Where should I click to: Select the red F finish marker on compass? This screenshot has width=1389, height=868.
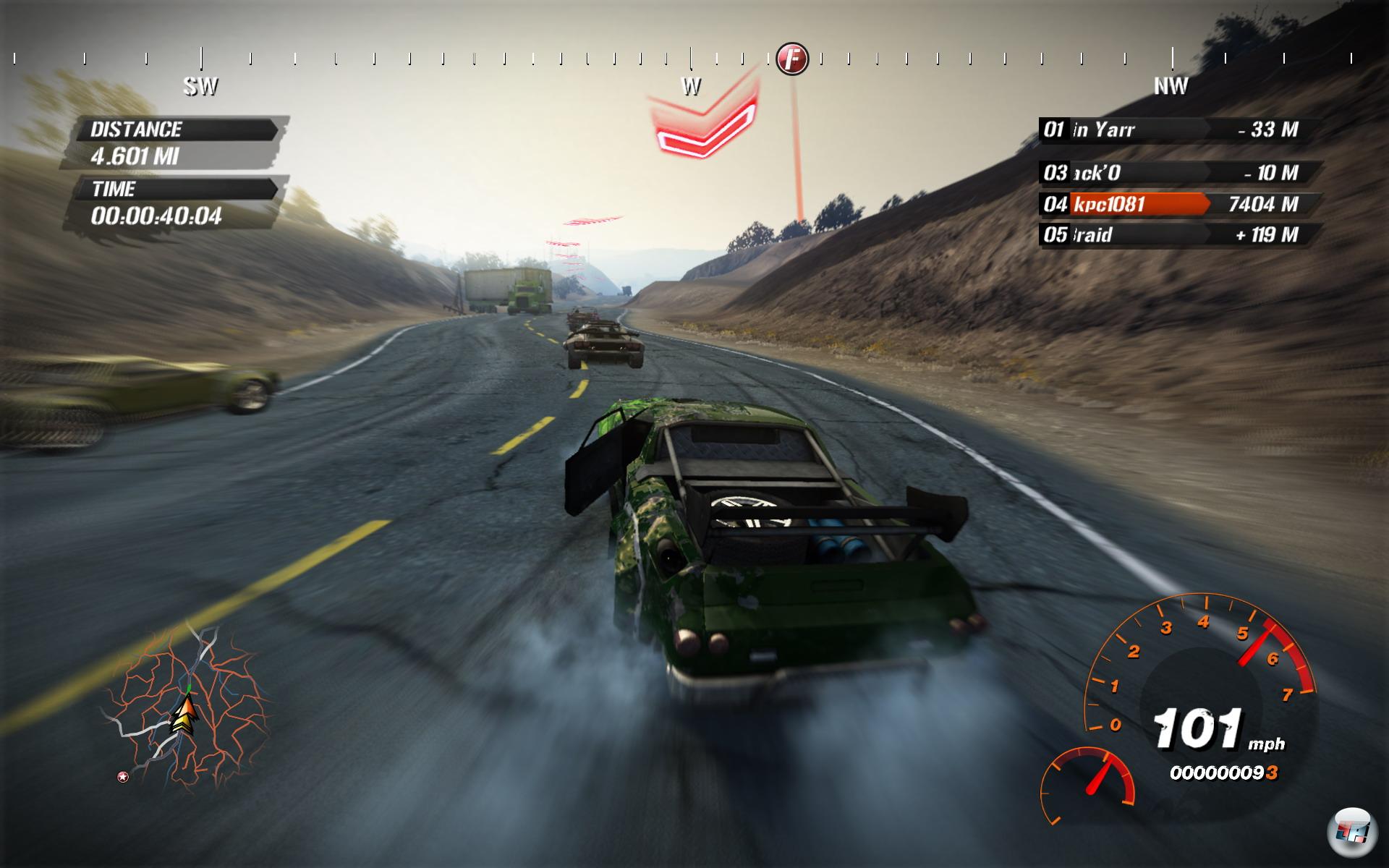point(792,58)
